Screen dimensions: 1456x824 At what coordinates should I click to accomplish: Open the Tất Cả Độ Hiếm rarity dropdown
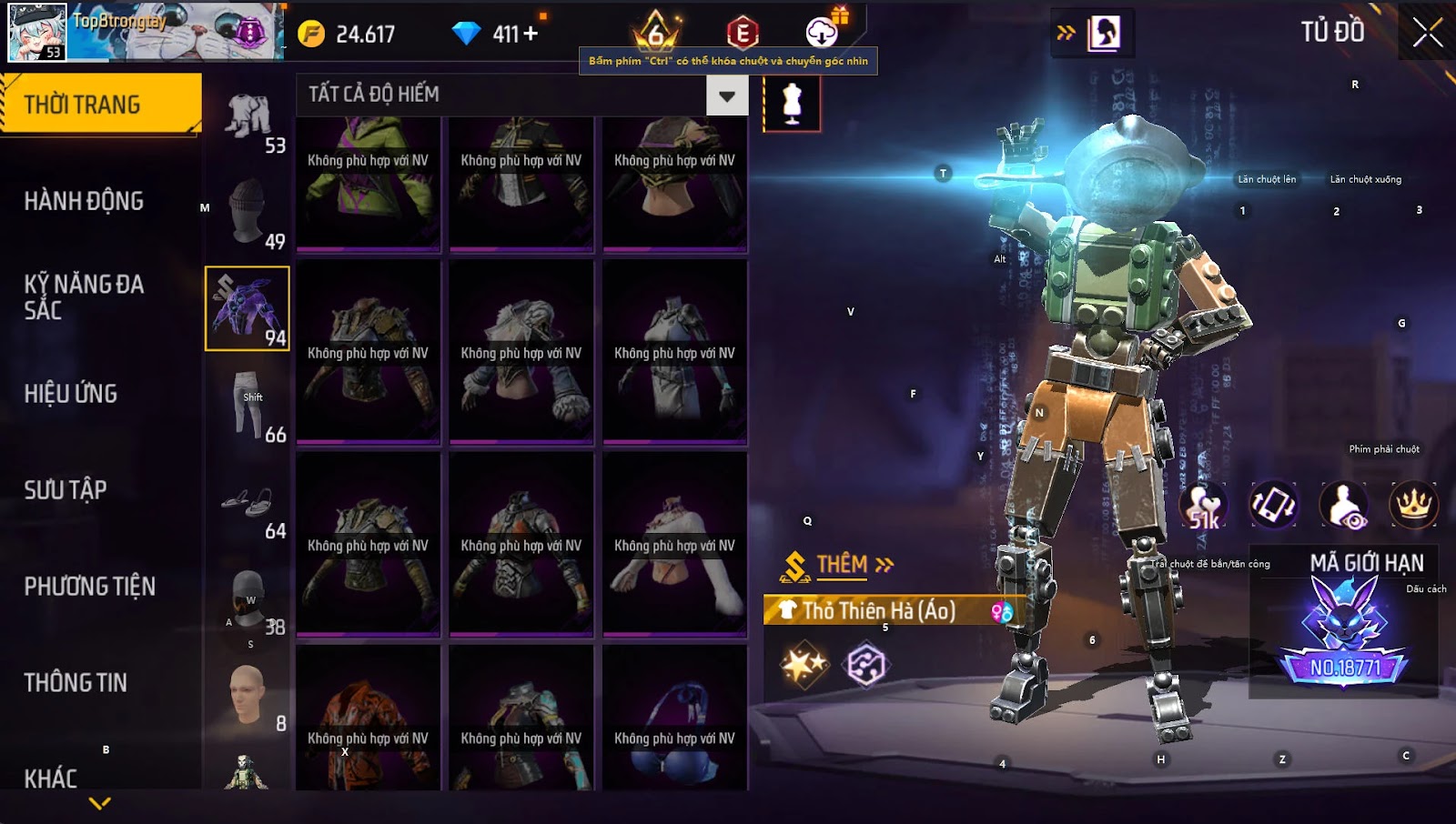[x=726, y=95]
